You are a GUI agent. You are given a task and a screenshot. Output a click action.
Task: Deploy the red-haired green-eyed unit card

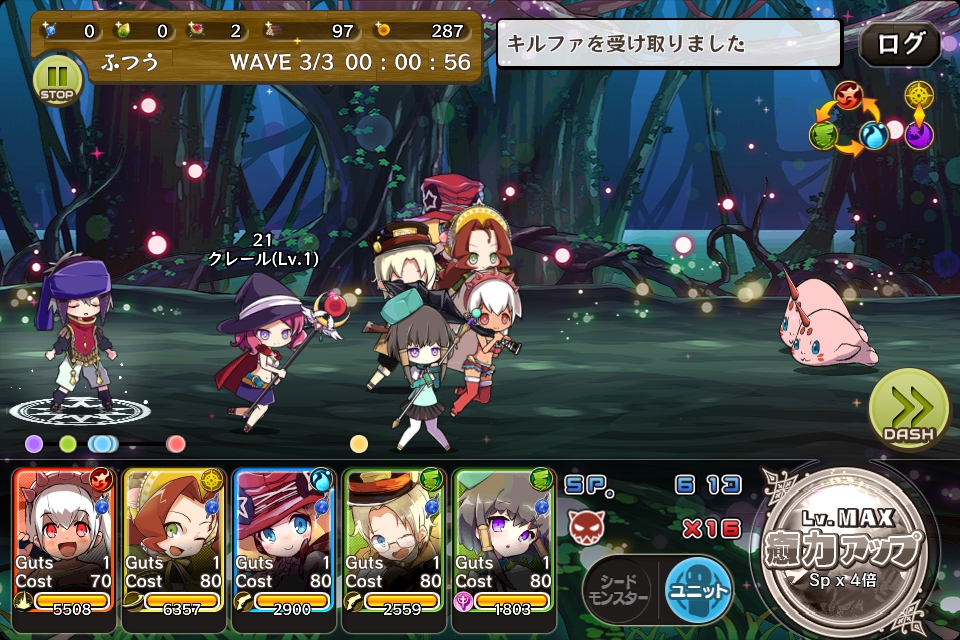pyautogui.click(x=174, y=541)
